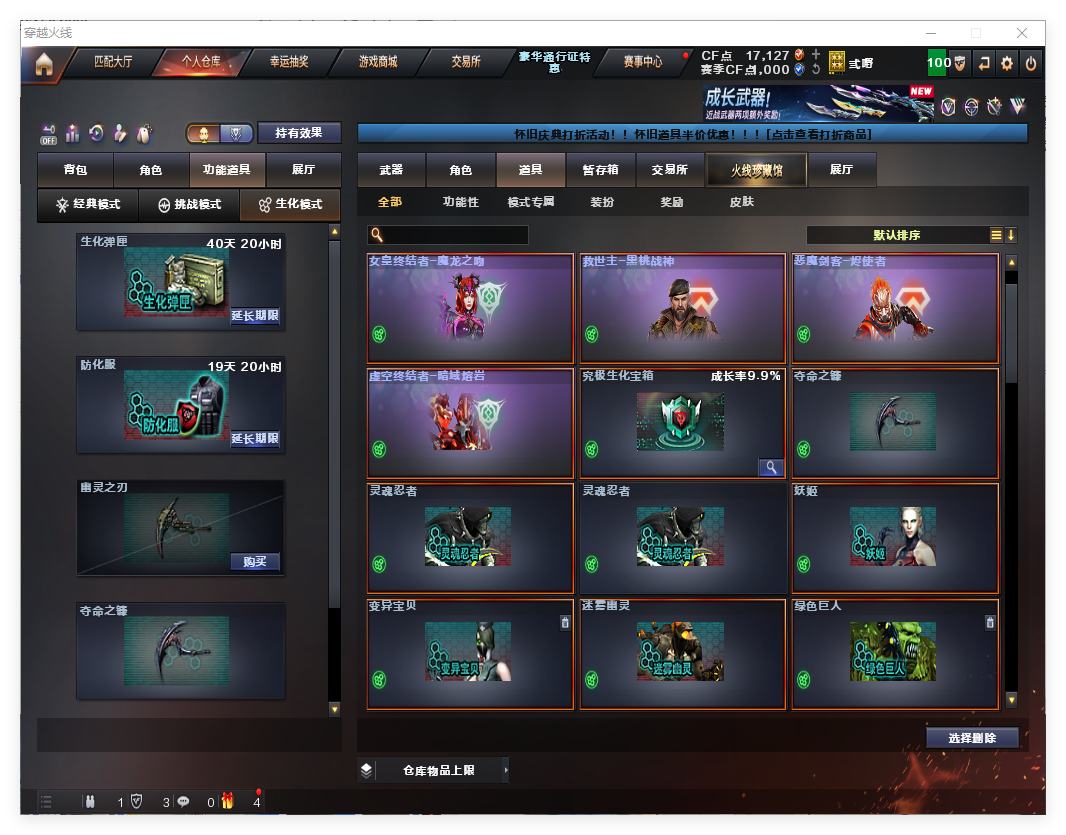The height and width of the screenshot is (835, 1066).
Task: Open the 赛事中心 tournament center
Action: [642, 62]
